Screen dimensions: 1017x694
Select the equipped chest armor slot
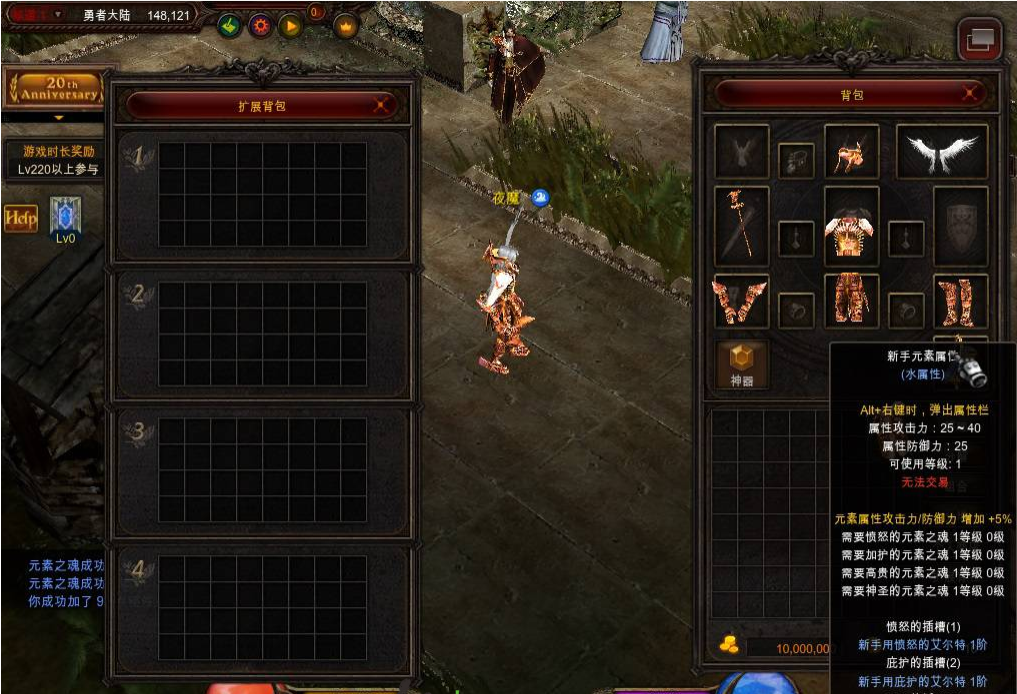(851, 226)
